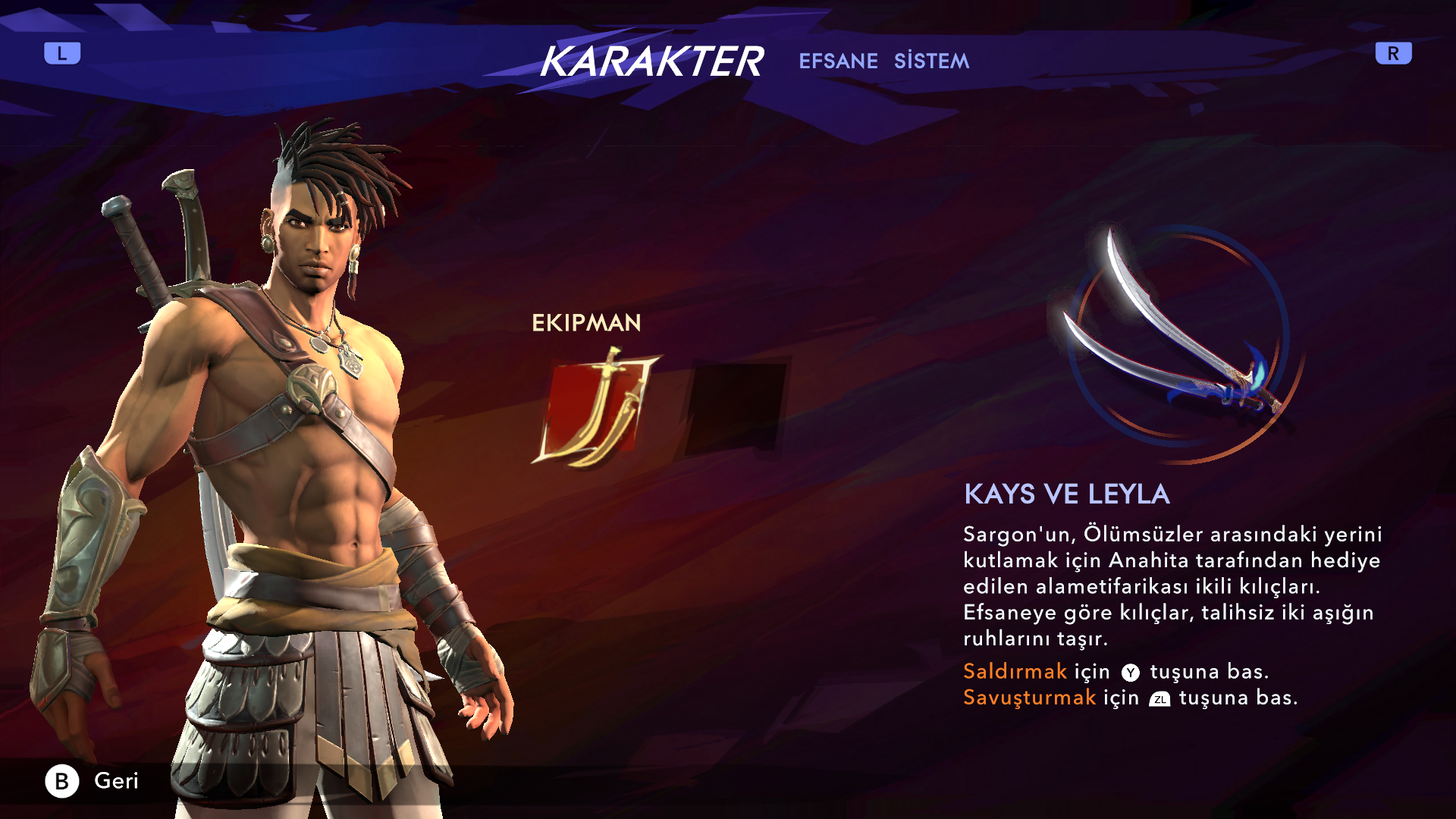This screenshot has height=819, width=1456.
Task: Go back with the Geri button
Action: pyautogui.click(x=93, y=780)
